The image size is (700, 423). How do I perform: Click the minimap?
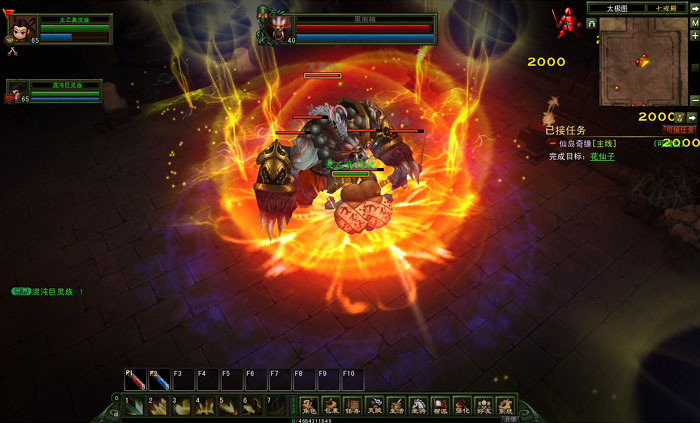642,61
